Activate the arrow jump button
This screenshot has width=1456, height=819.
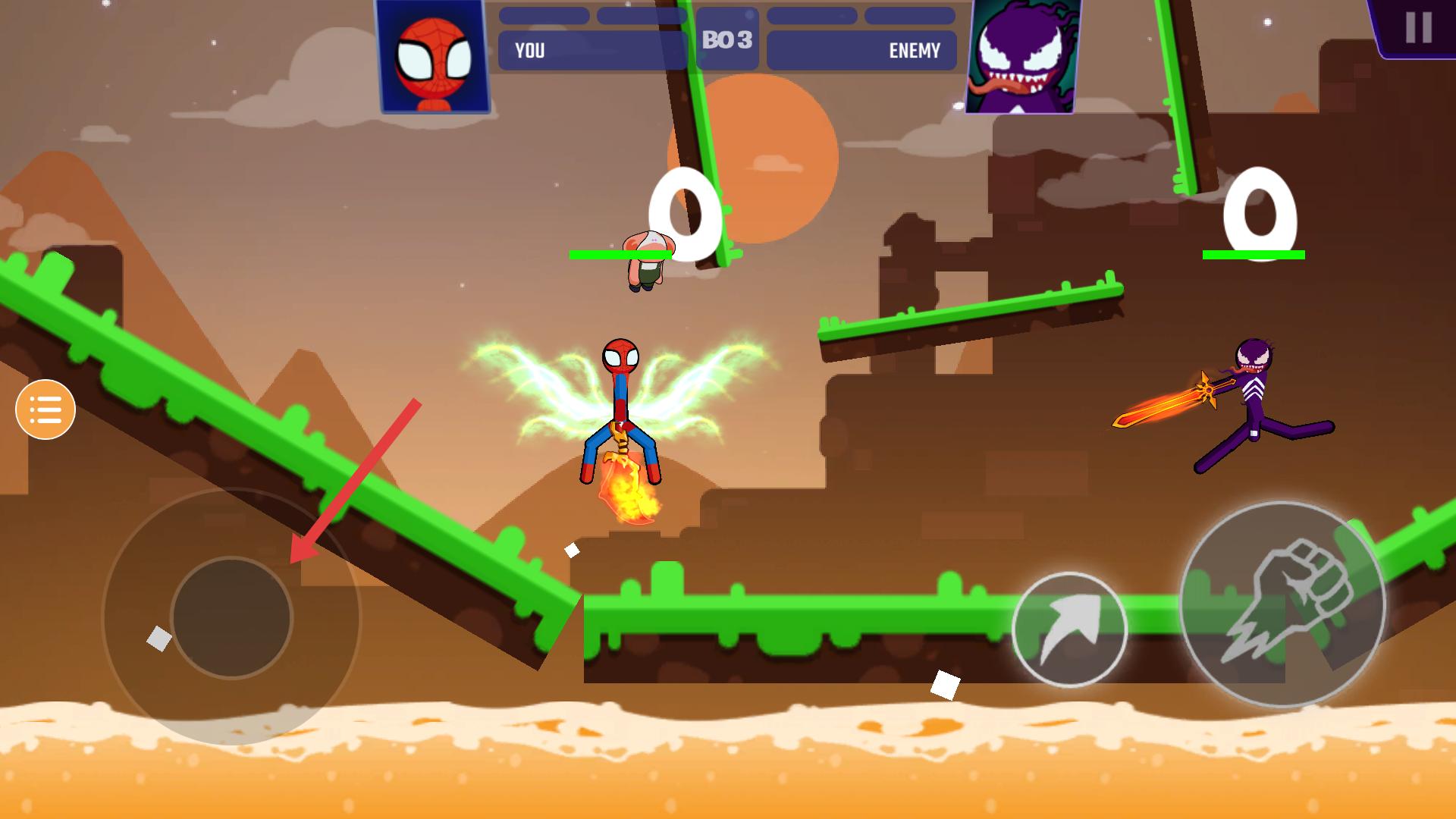1069,629
